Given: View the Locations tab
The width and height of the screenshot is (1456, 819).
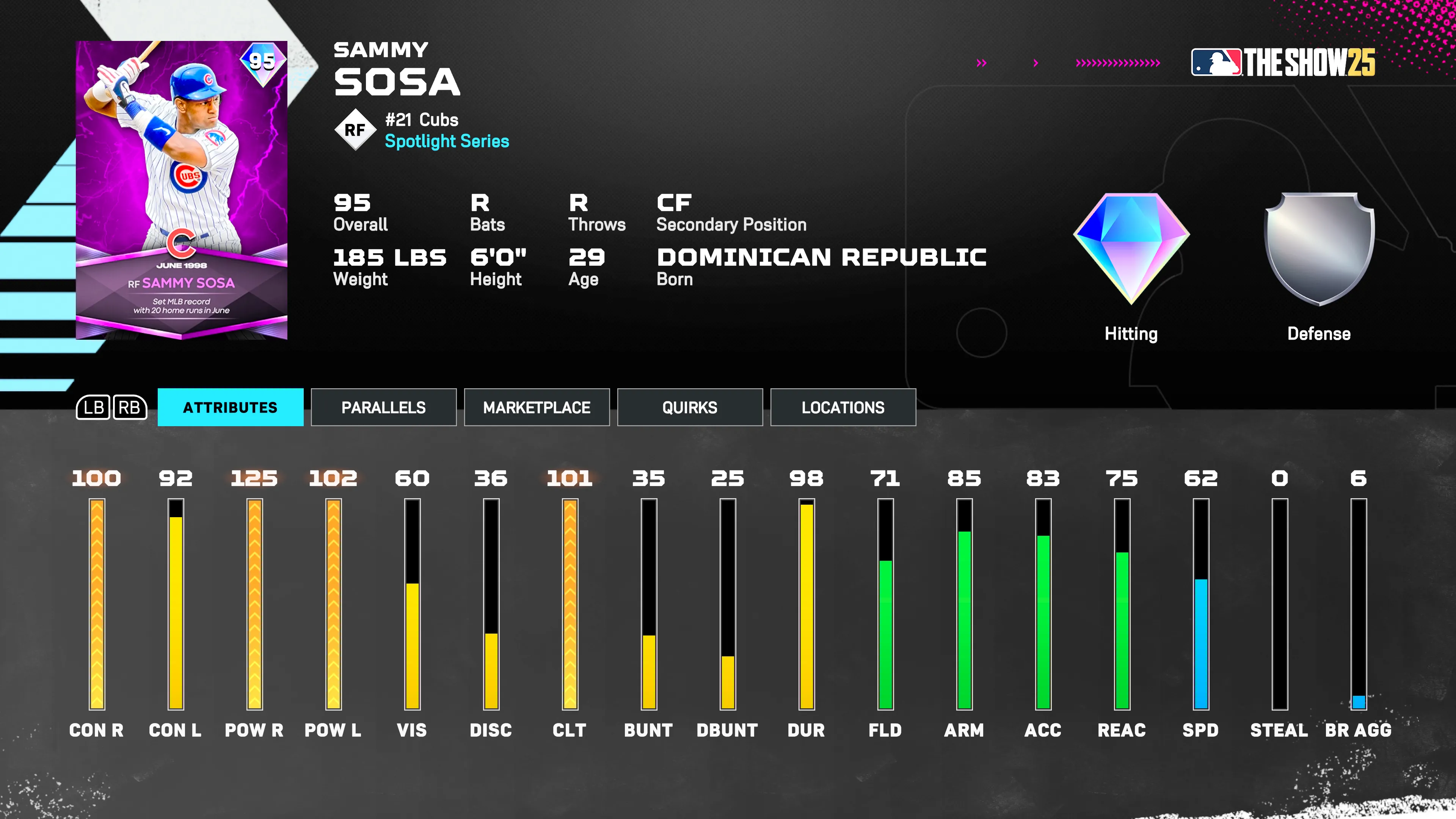Looking at the screenshot, I should click(843, 407).
